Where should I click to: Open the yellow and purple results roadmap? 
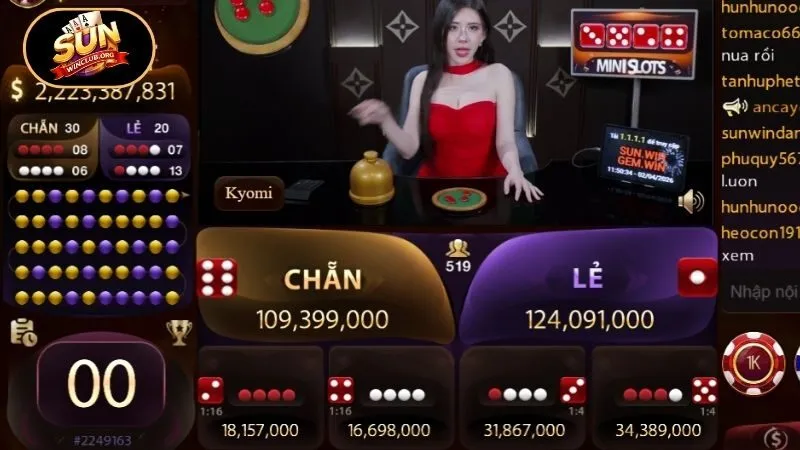tap(100, 246)
